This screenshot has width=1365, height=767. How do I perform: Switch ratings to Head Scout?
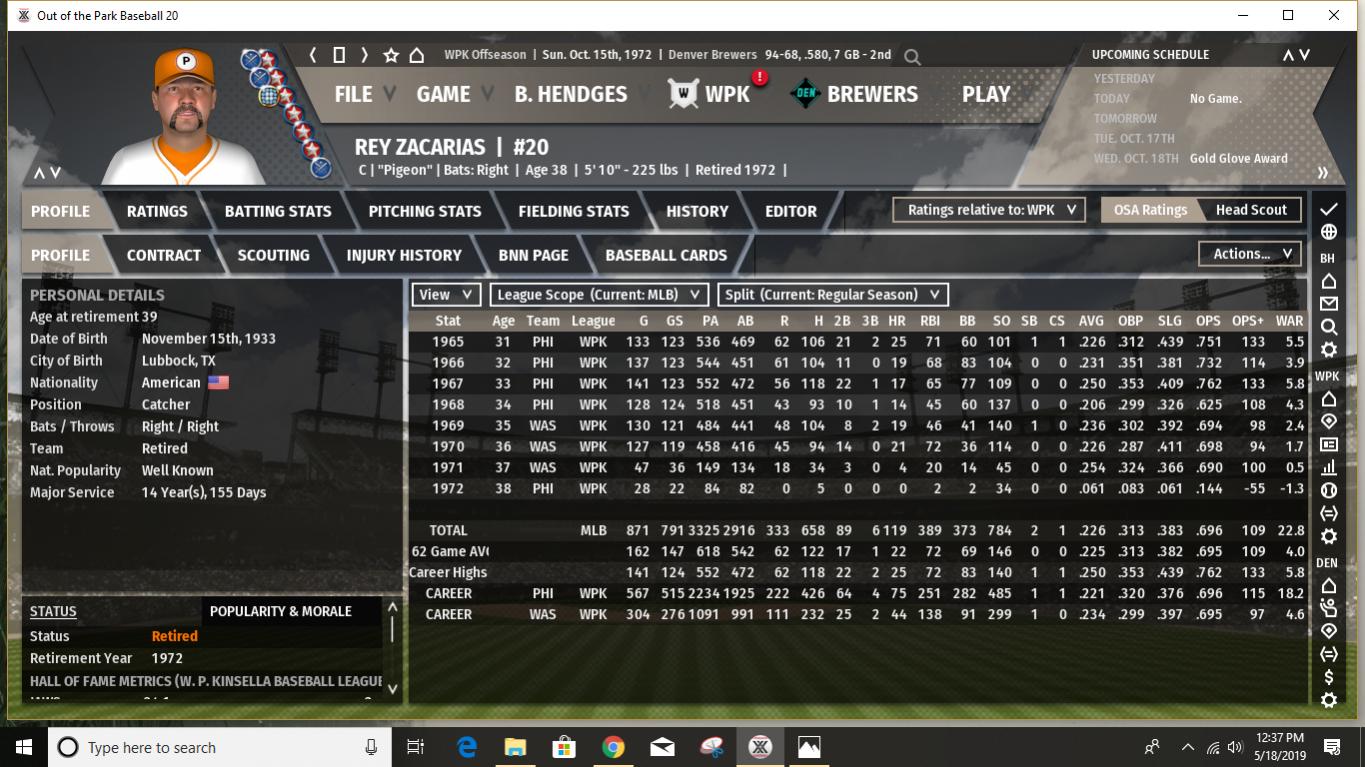coord(1251,210)
